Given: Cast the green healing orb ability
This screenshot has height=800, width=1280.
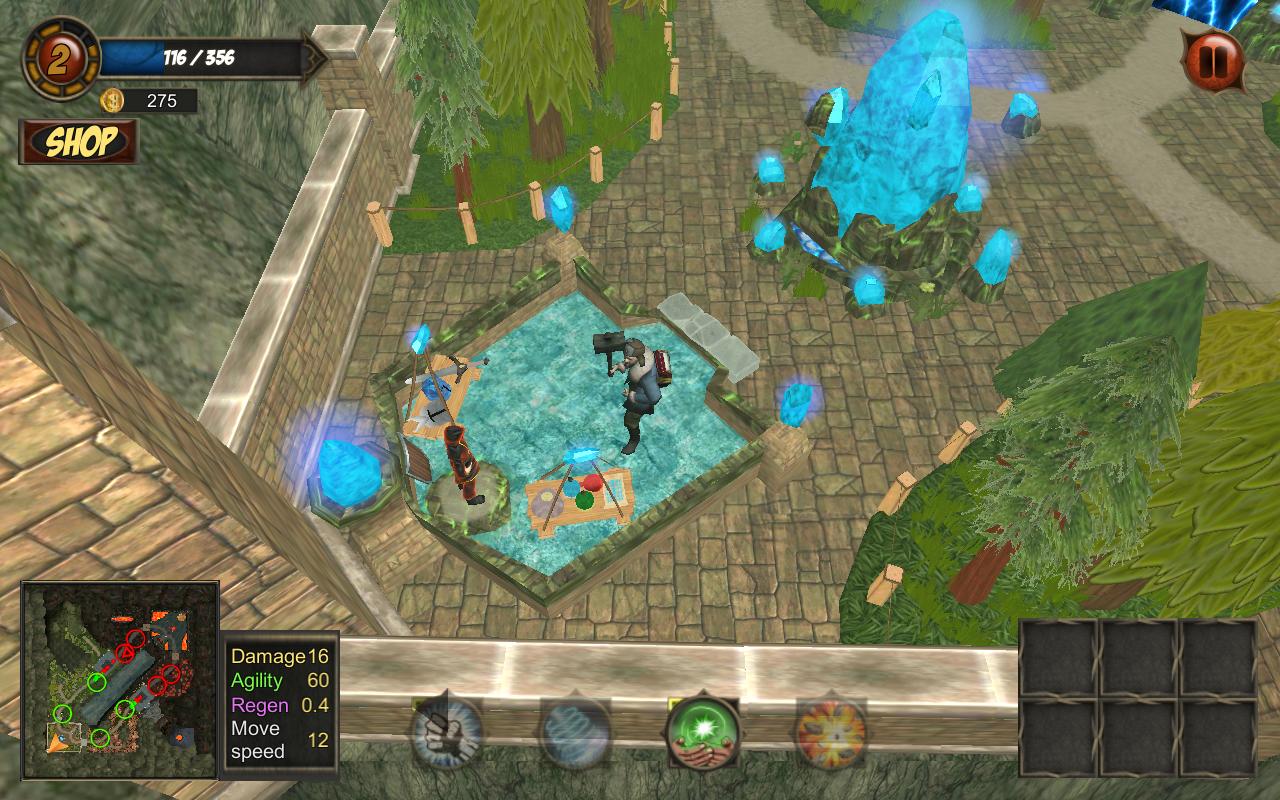Looking at the screenshot, I should (703, 733).
